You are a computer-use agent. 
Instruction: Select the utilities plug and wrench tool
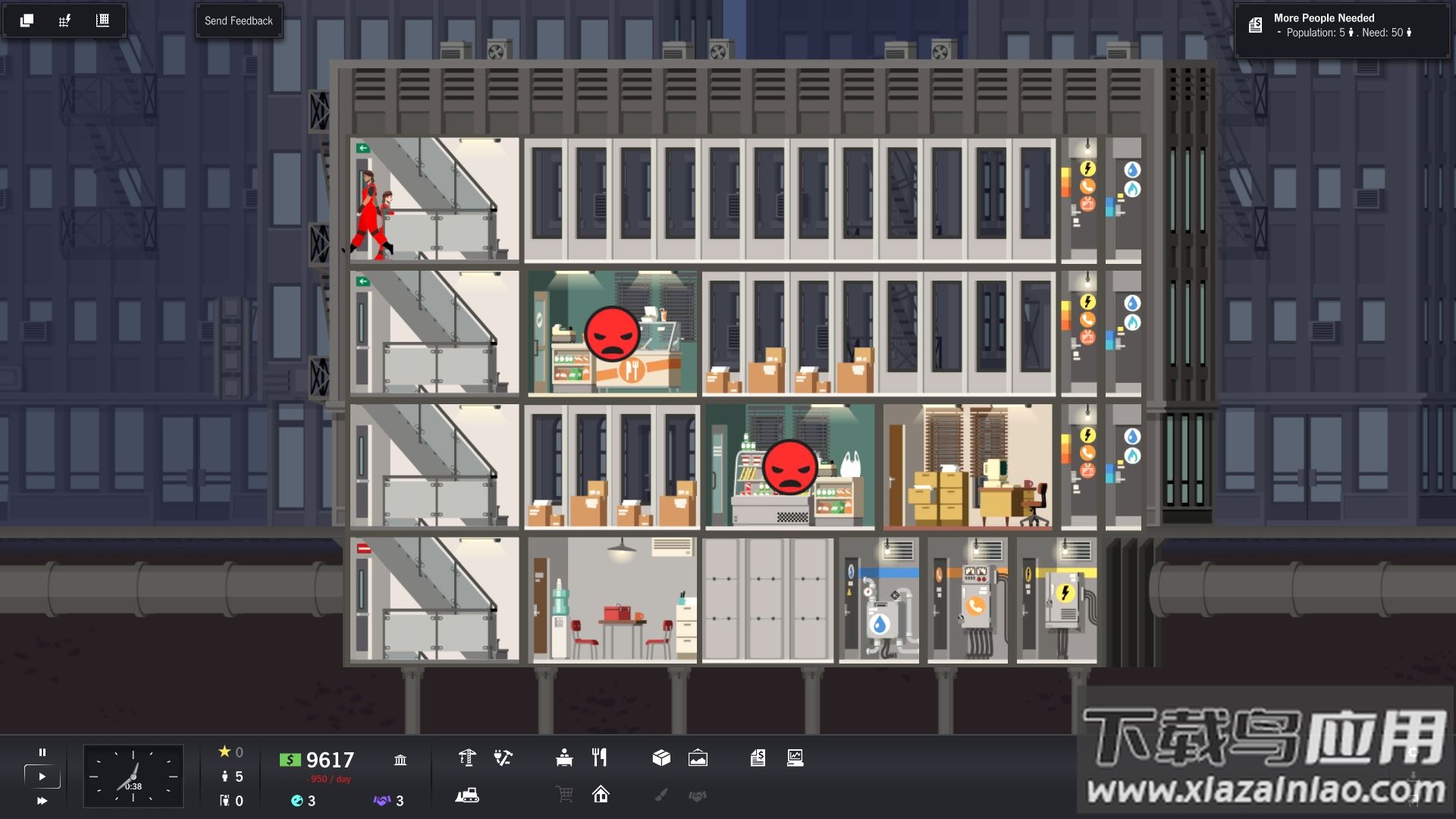(503, 758)
